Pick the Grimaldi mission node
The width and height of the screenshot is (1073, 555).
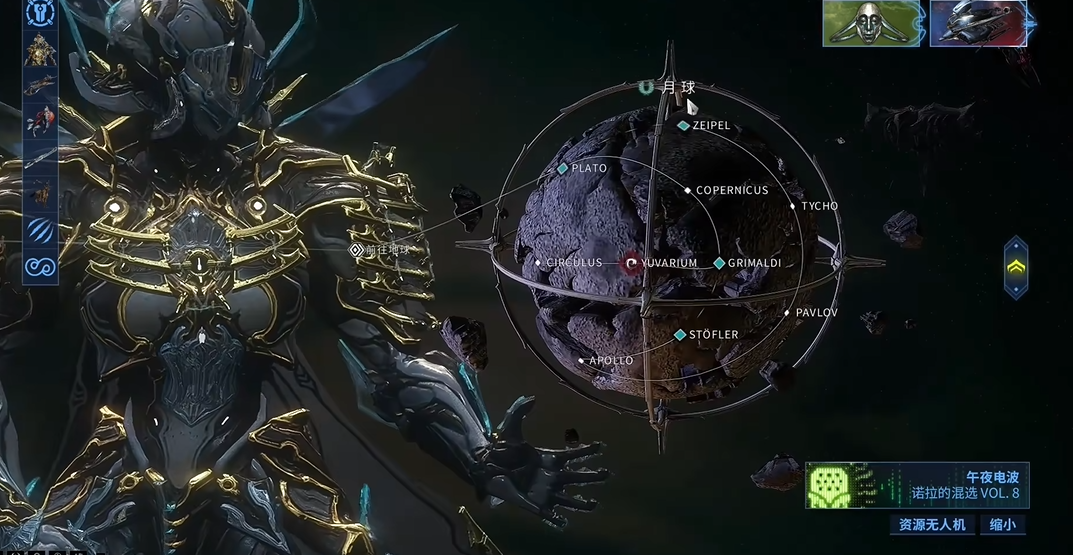719,263
